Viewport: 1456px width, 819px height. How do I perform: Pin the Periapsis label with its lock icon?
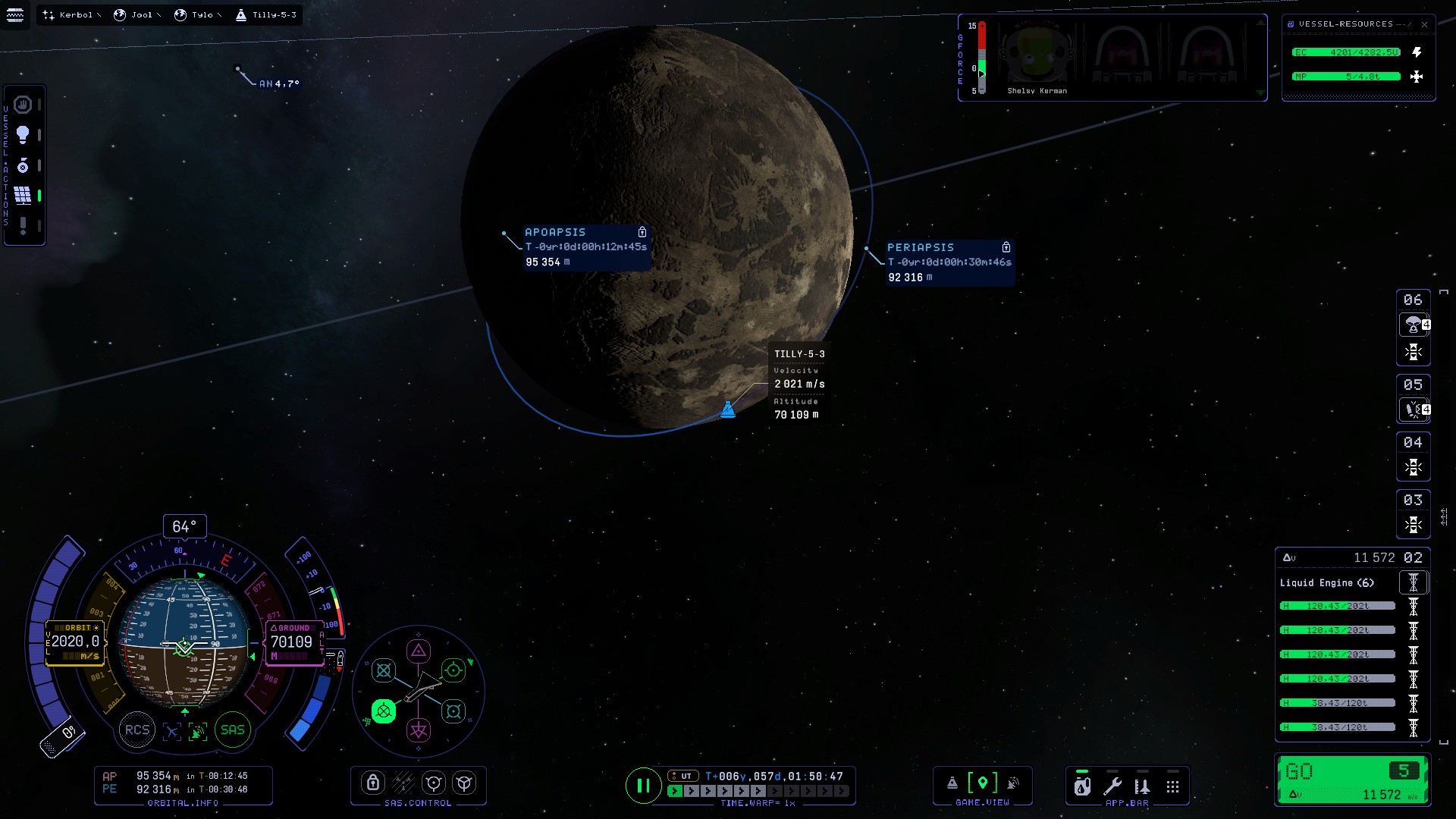[x=1006, y=247]
